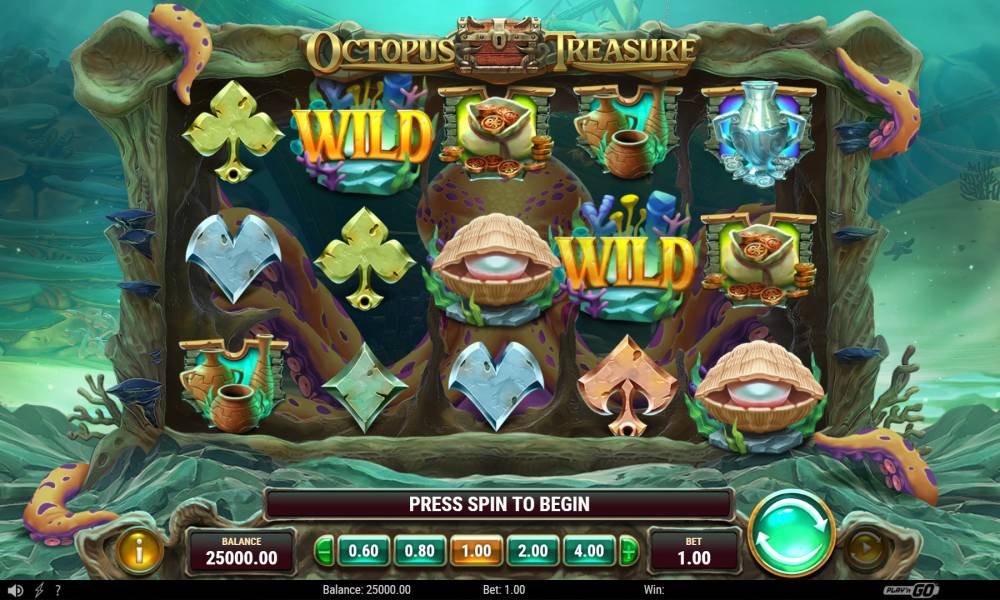This screenshot has width=1000, height=600.
Task: Open help with the question mark
Action: click(58, 590)
